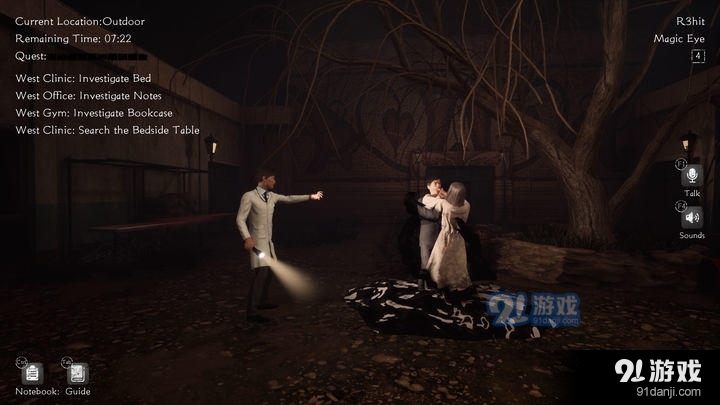Select the Search the Bedside Table quest
This screenshot has height=405, width=720.
pos(107,130)
